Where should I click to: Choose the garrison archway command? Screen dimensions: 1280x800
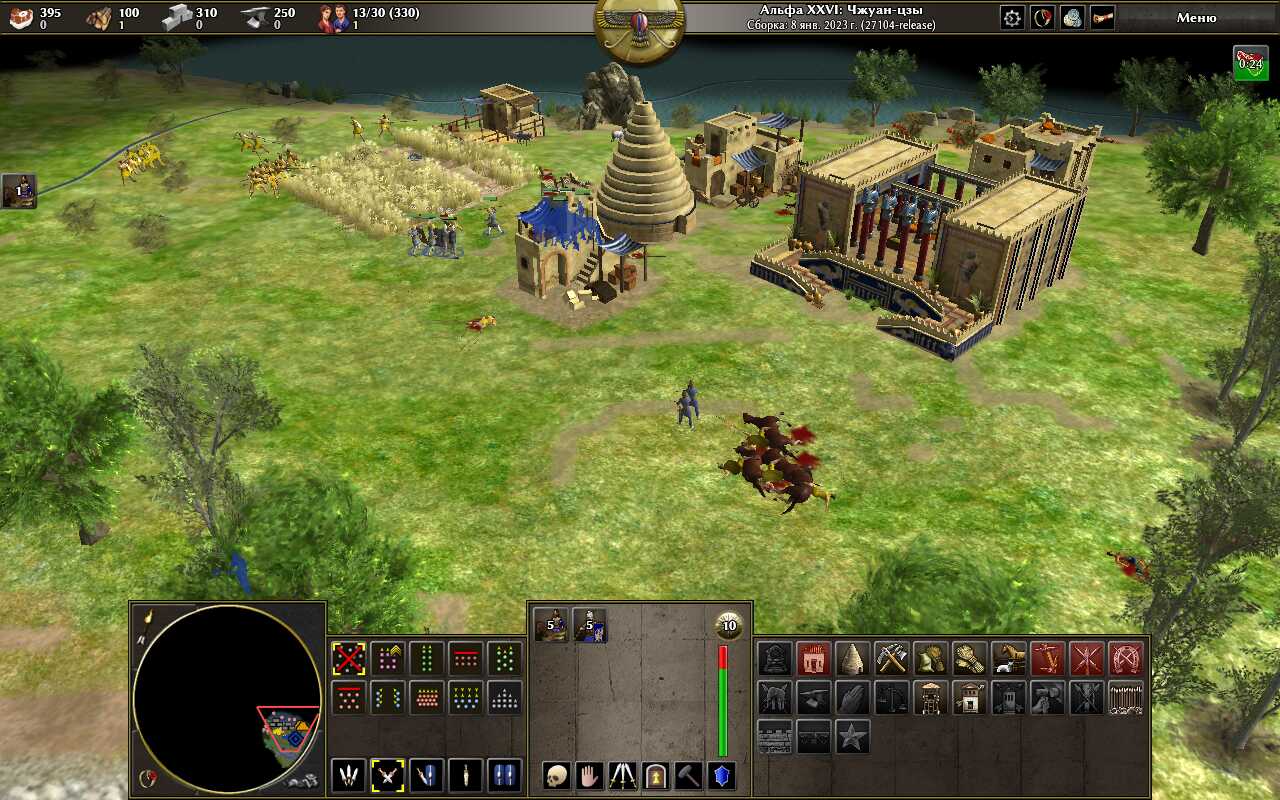coord(656,775)
